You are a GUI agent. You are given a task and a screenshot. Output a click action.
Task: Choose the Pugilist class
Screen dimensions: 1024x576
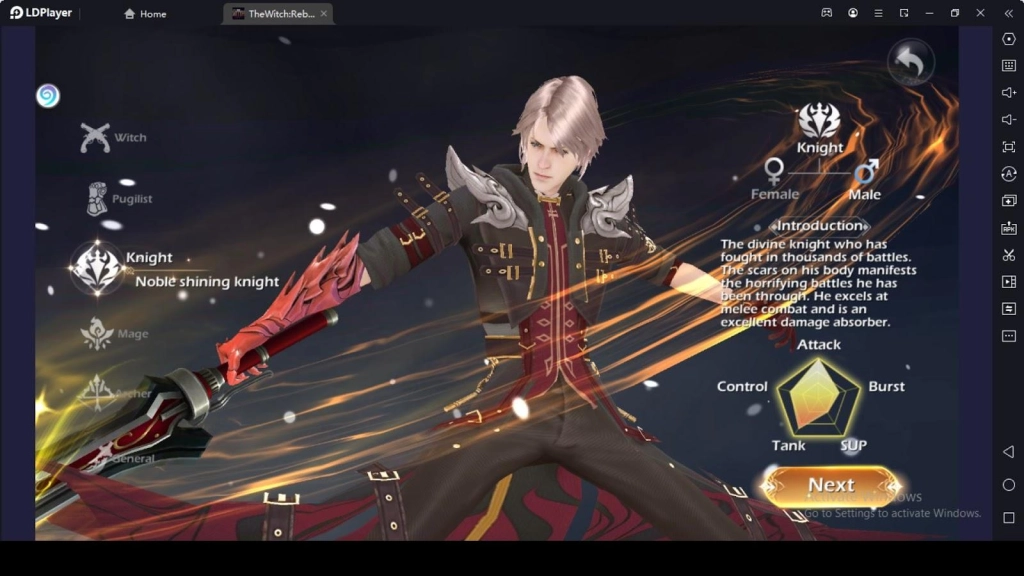point(97,199)
